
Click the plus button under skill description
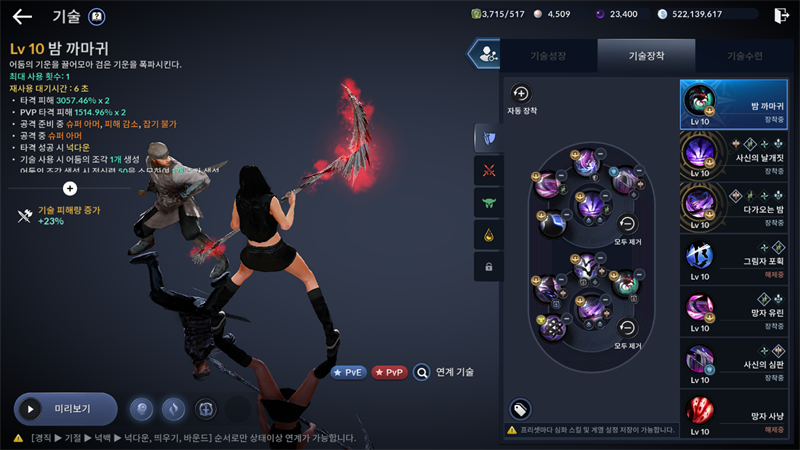tap(69, 188)
